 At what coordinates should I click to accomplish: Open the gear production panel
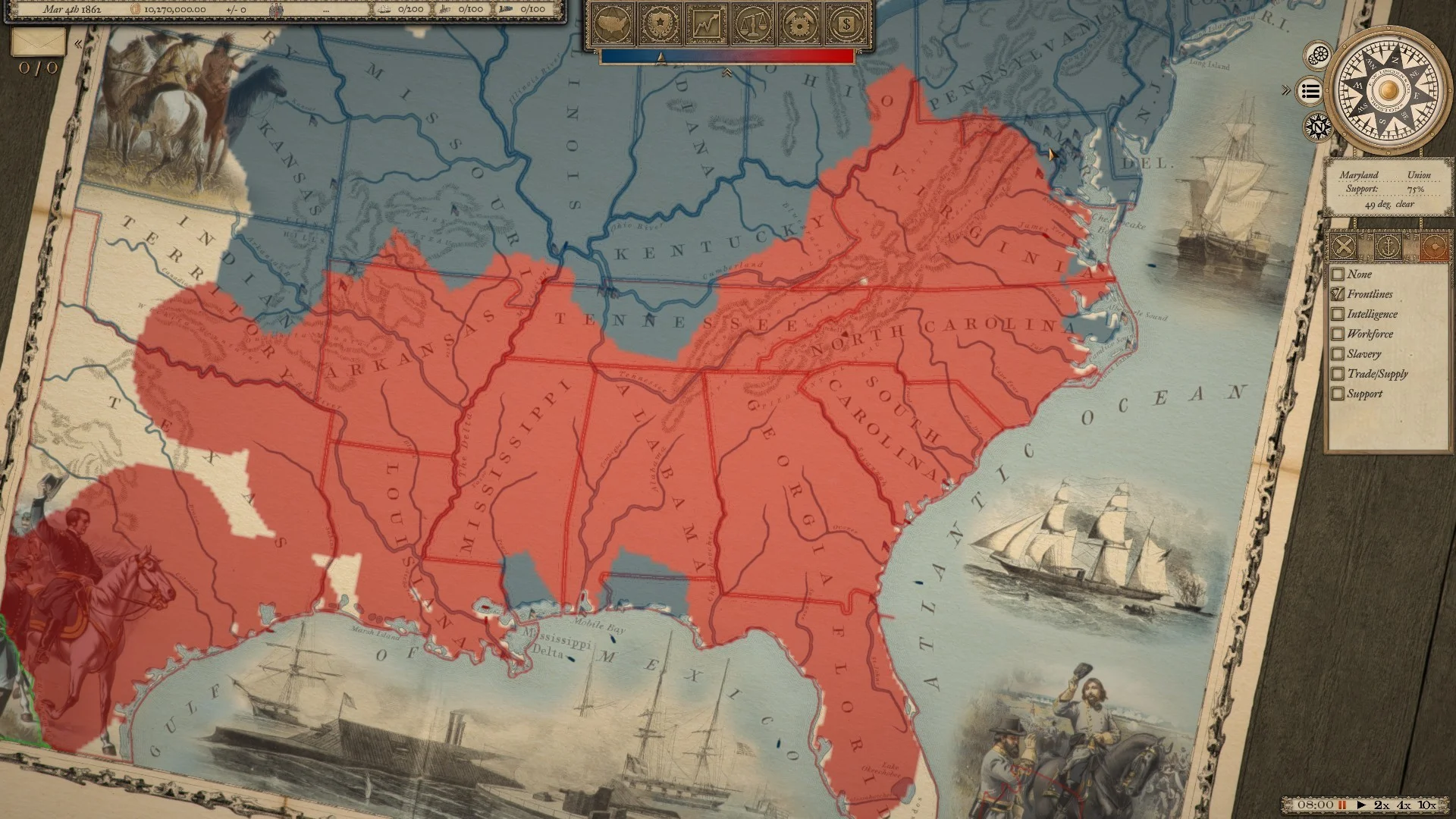pos(800,24)
